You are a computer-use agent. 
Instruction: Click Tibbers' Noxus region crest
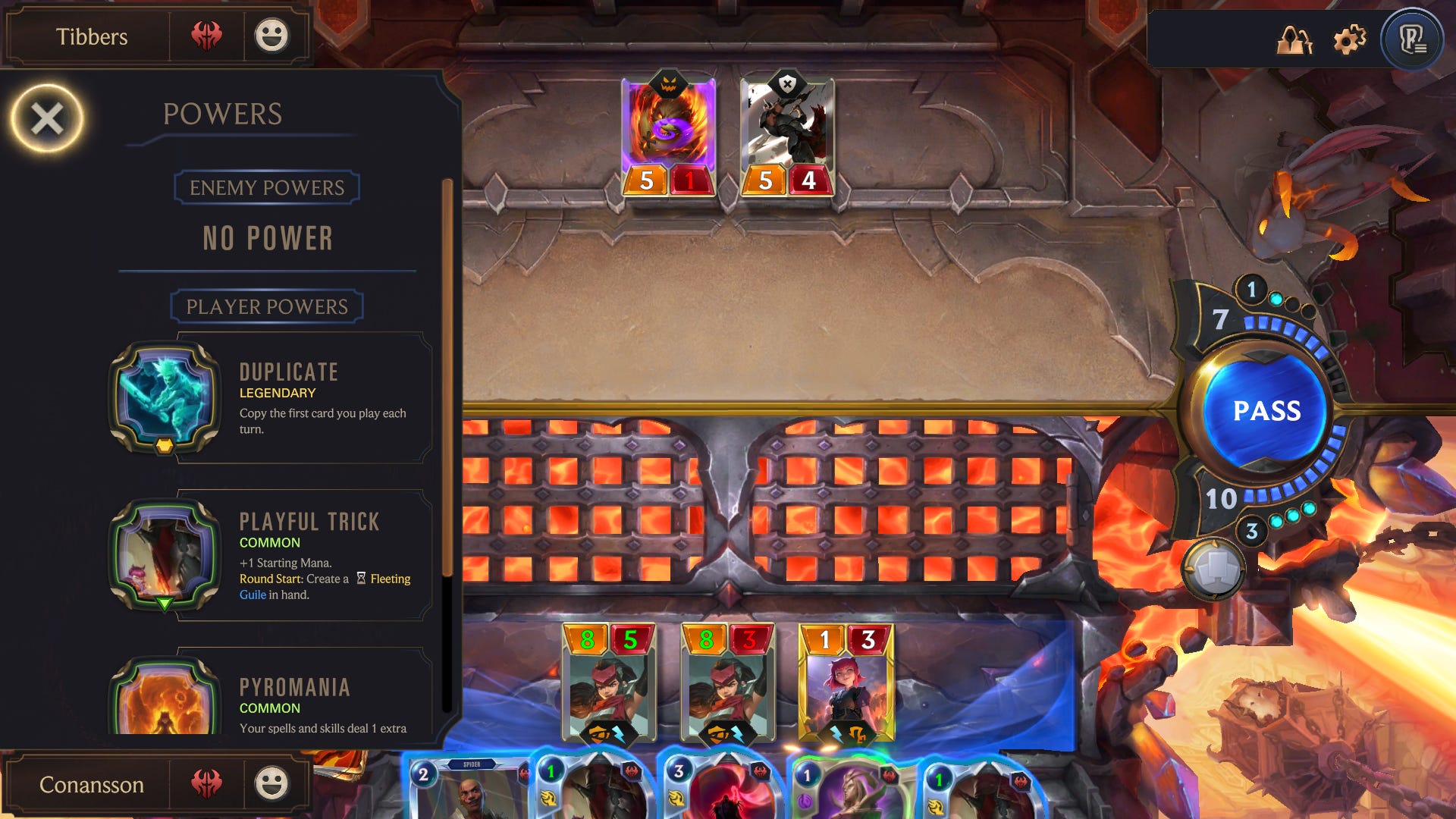209,36
